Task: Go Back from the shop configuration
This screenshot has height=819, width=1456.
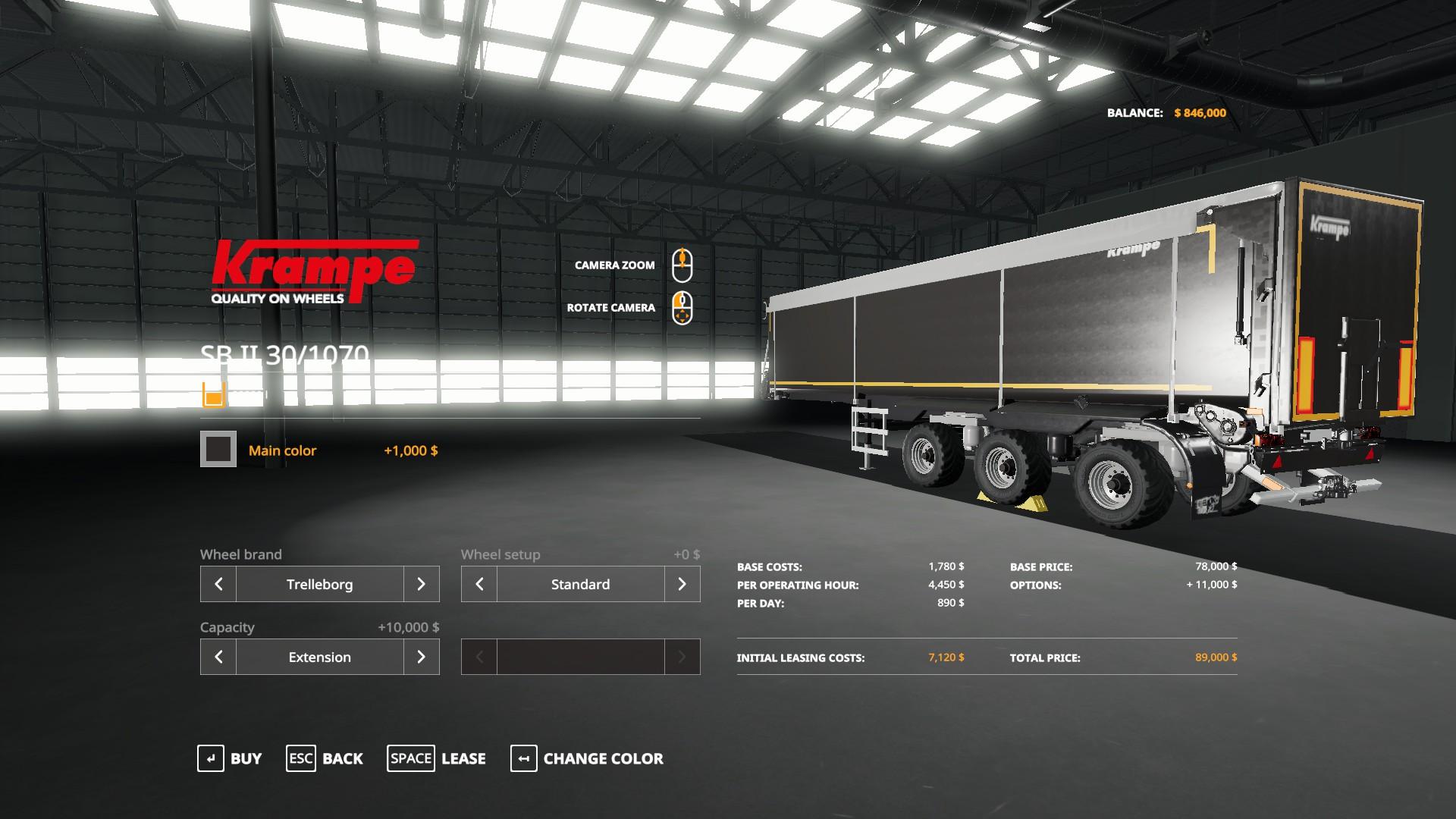Action: click(325, 758)
